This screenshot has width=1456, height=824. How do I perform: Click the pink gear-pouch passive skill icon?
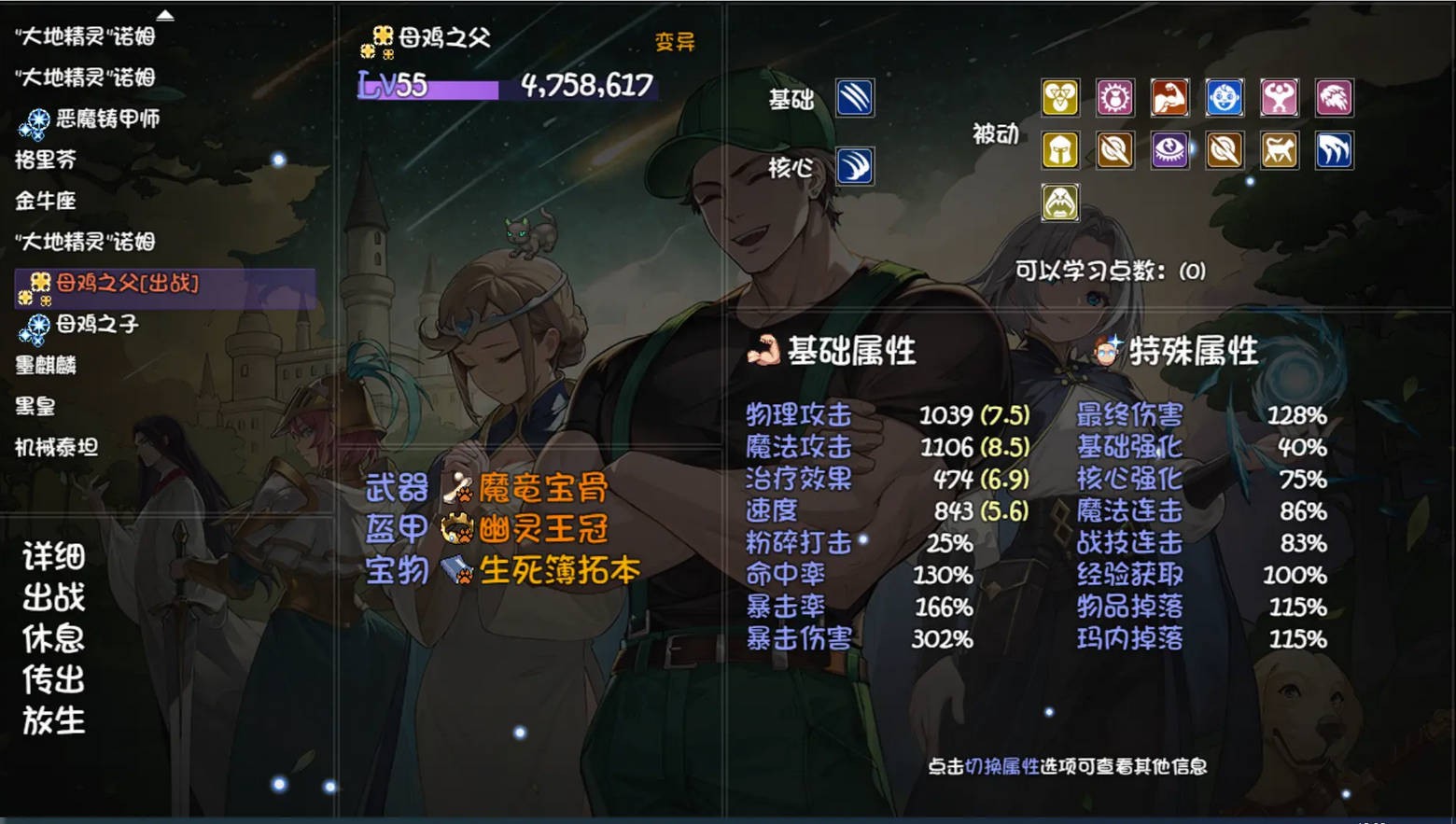tap(1115, 96)
